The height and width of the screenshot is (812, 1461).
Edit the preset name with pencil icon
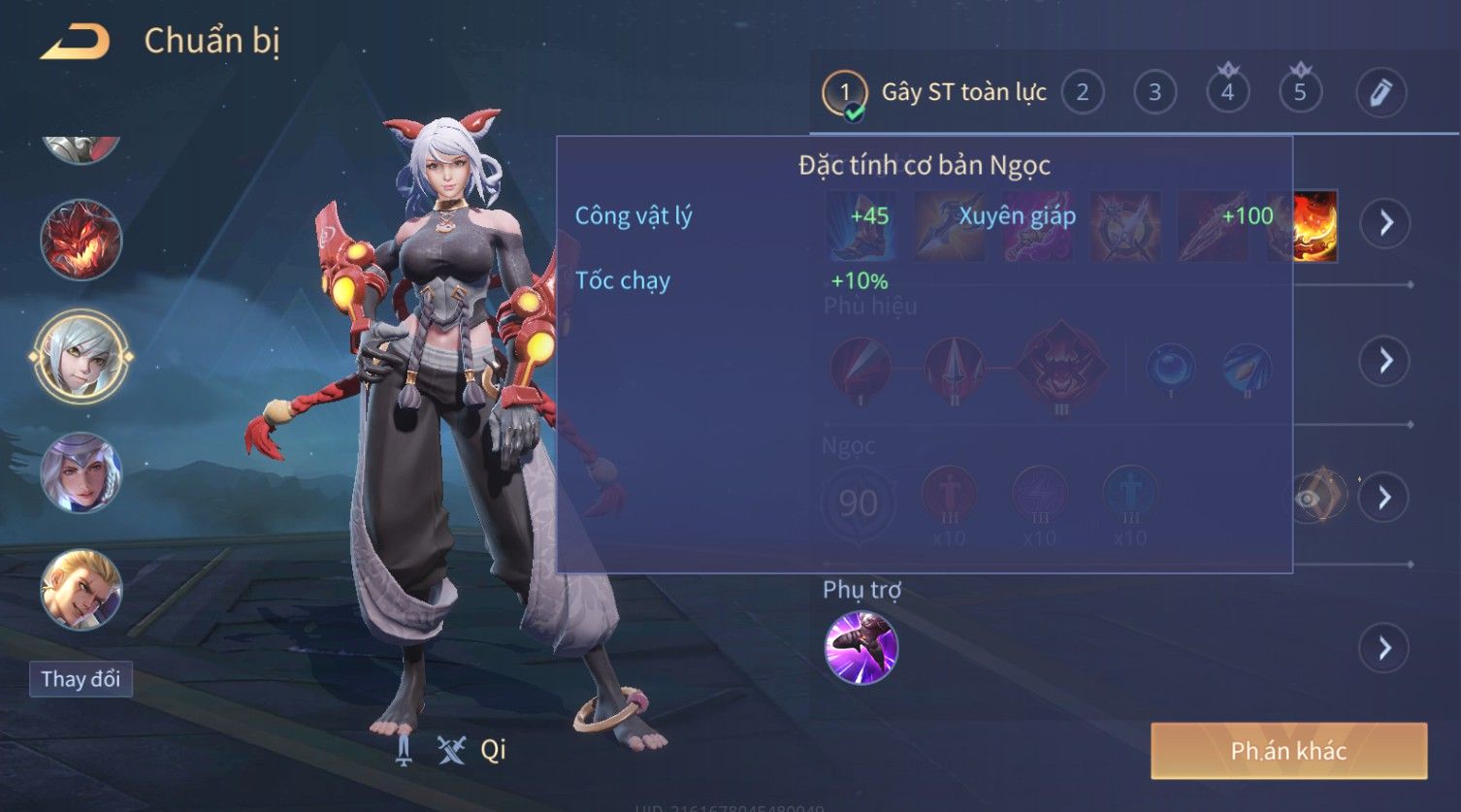pos(1380,93)
